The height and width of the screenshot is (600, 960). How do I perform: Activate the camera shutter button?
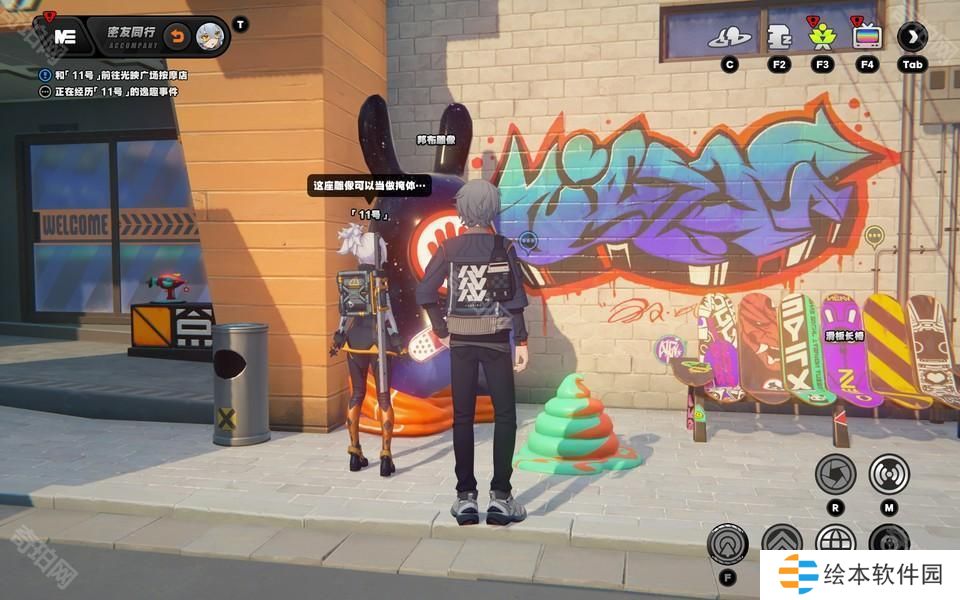point(835,473)
